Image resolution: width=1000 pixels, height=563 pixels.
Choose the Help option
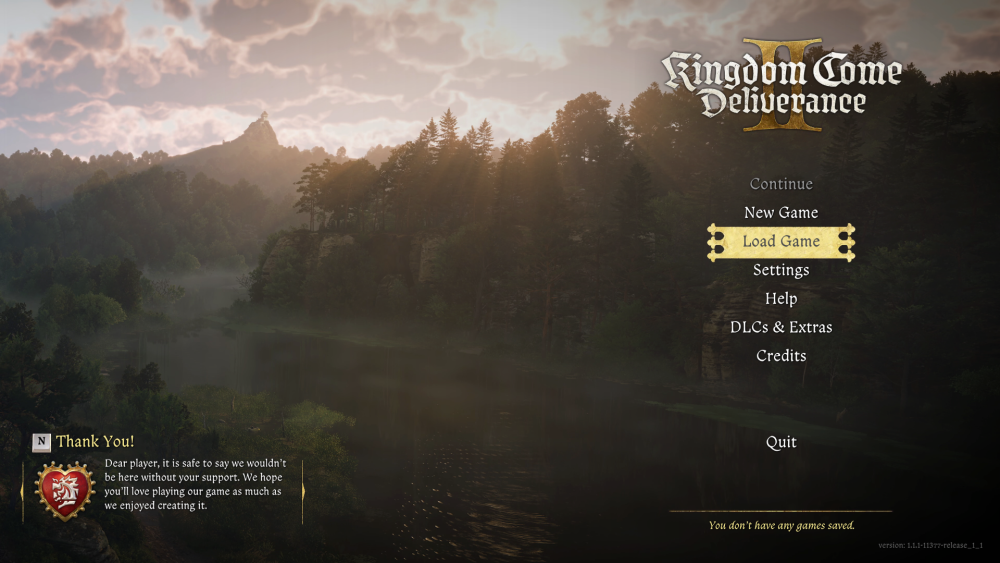(x=781, y=299)
